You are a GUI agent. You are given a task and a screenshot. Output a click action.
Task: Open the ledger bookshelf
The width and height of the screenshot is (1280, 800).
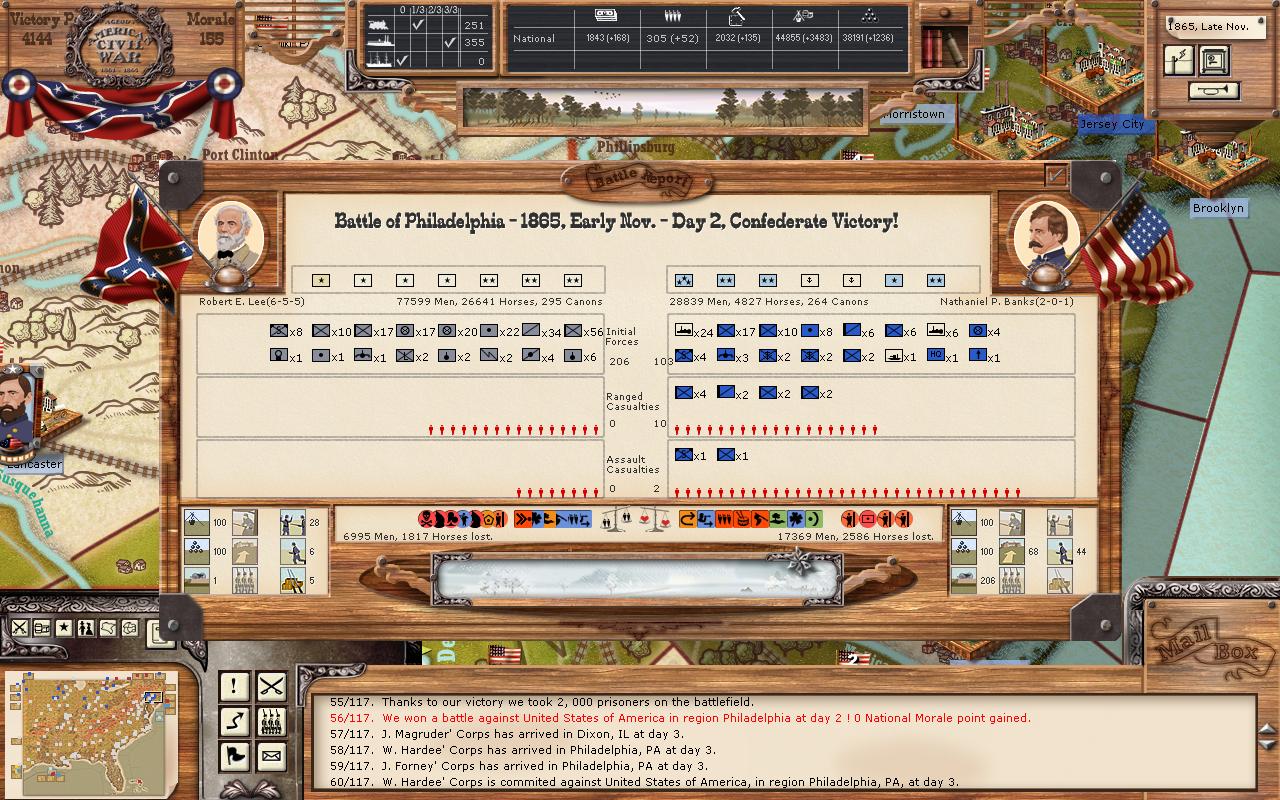943,45
